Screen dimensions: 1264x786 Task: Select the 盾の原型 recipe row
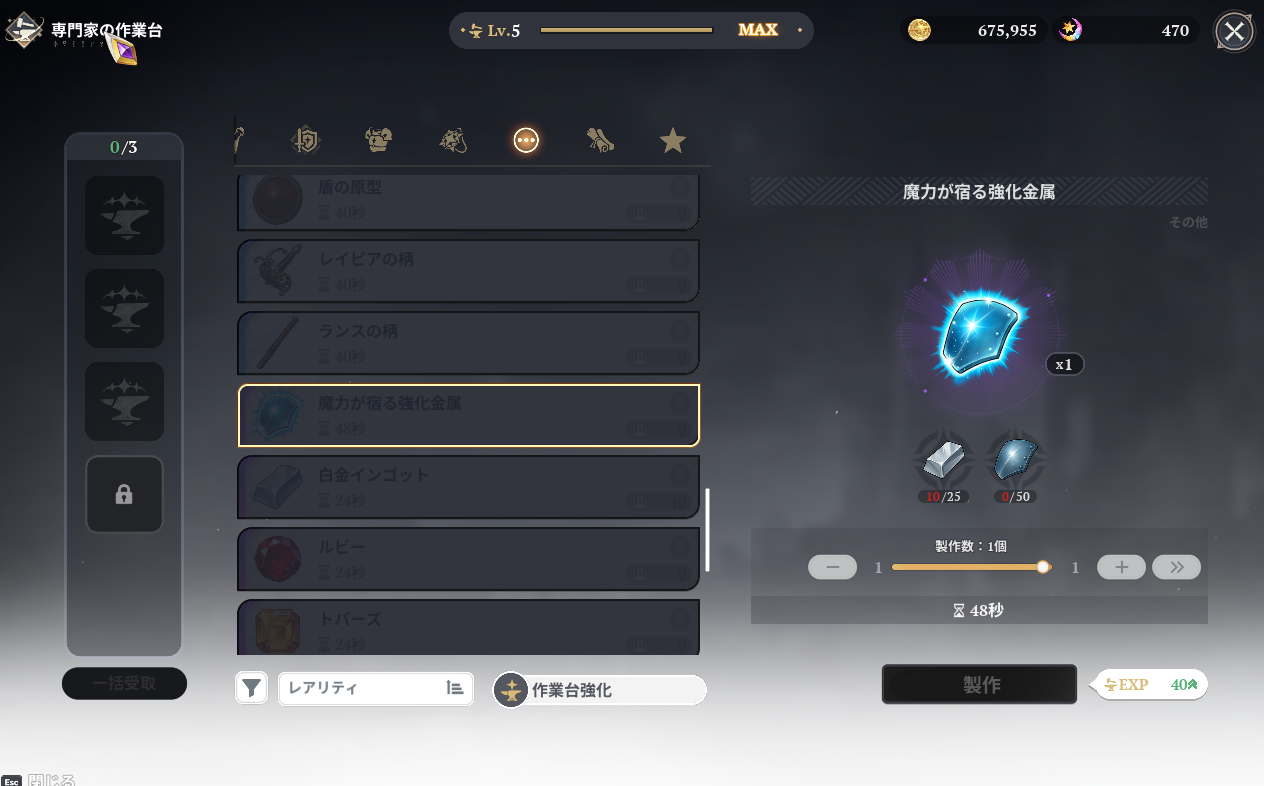468,201
